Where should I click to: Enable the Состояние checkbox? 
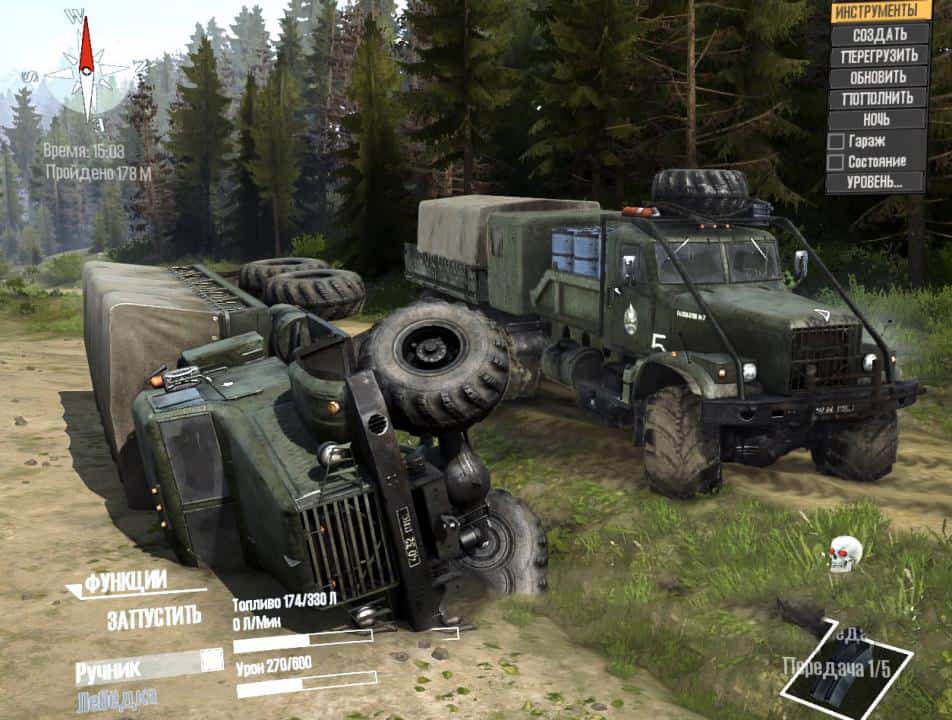[x=835, y=162]
